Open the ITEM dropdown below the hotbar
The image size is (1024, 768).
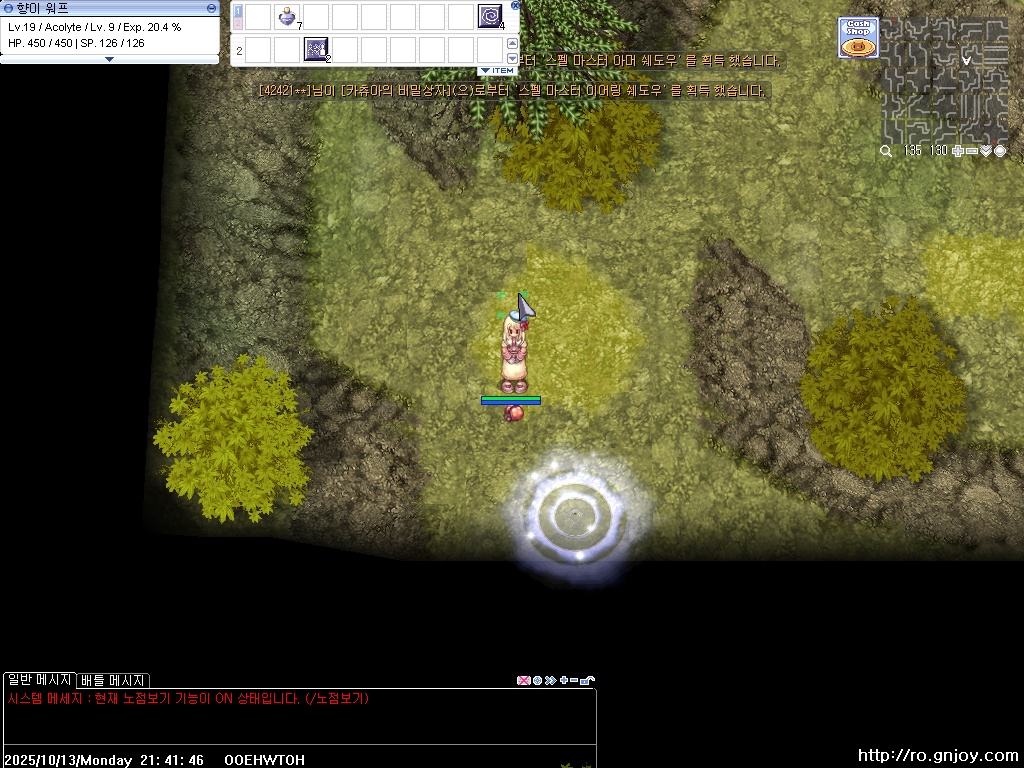click(x=498, y=71)
